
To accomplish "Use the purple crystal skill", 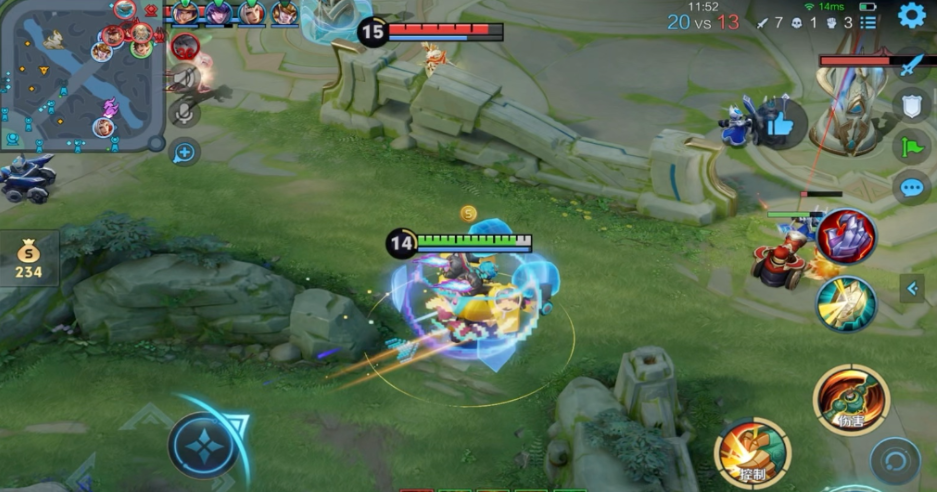I will coord(846,237).
